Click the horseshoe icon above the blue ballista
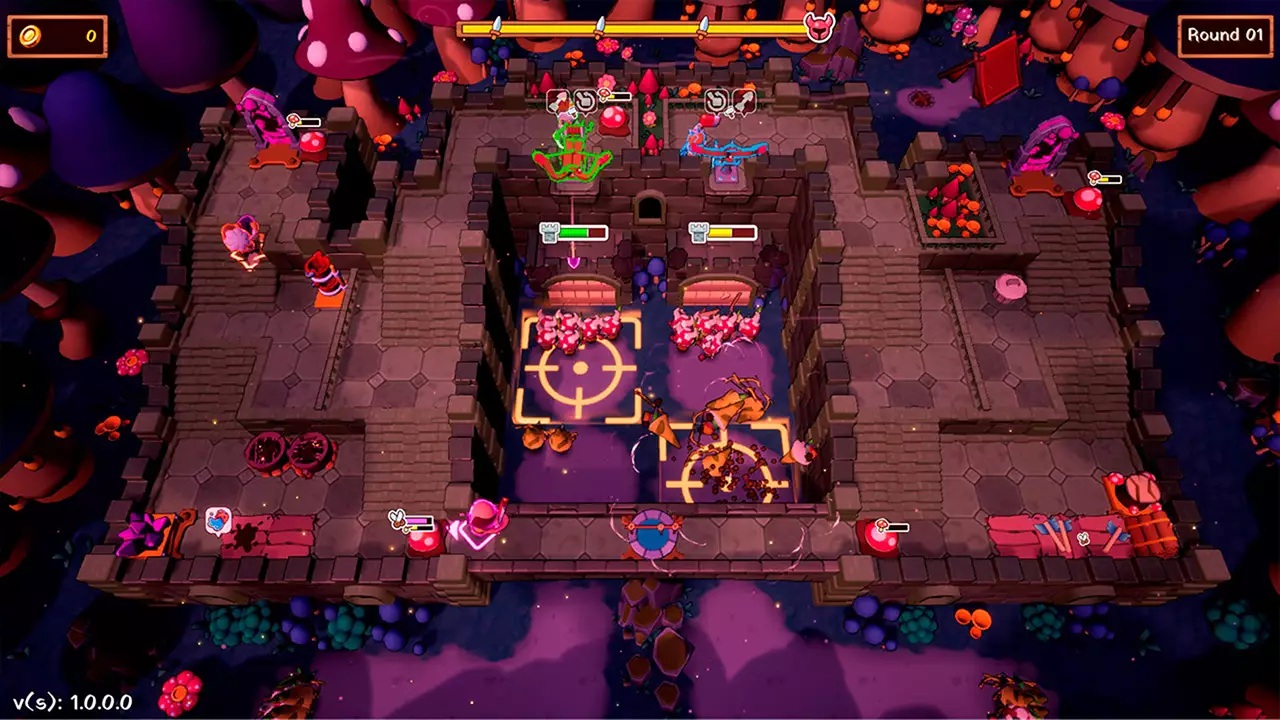The width and height of the screenshot is (1280, 720). pos(717,100)
